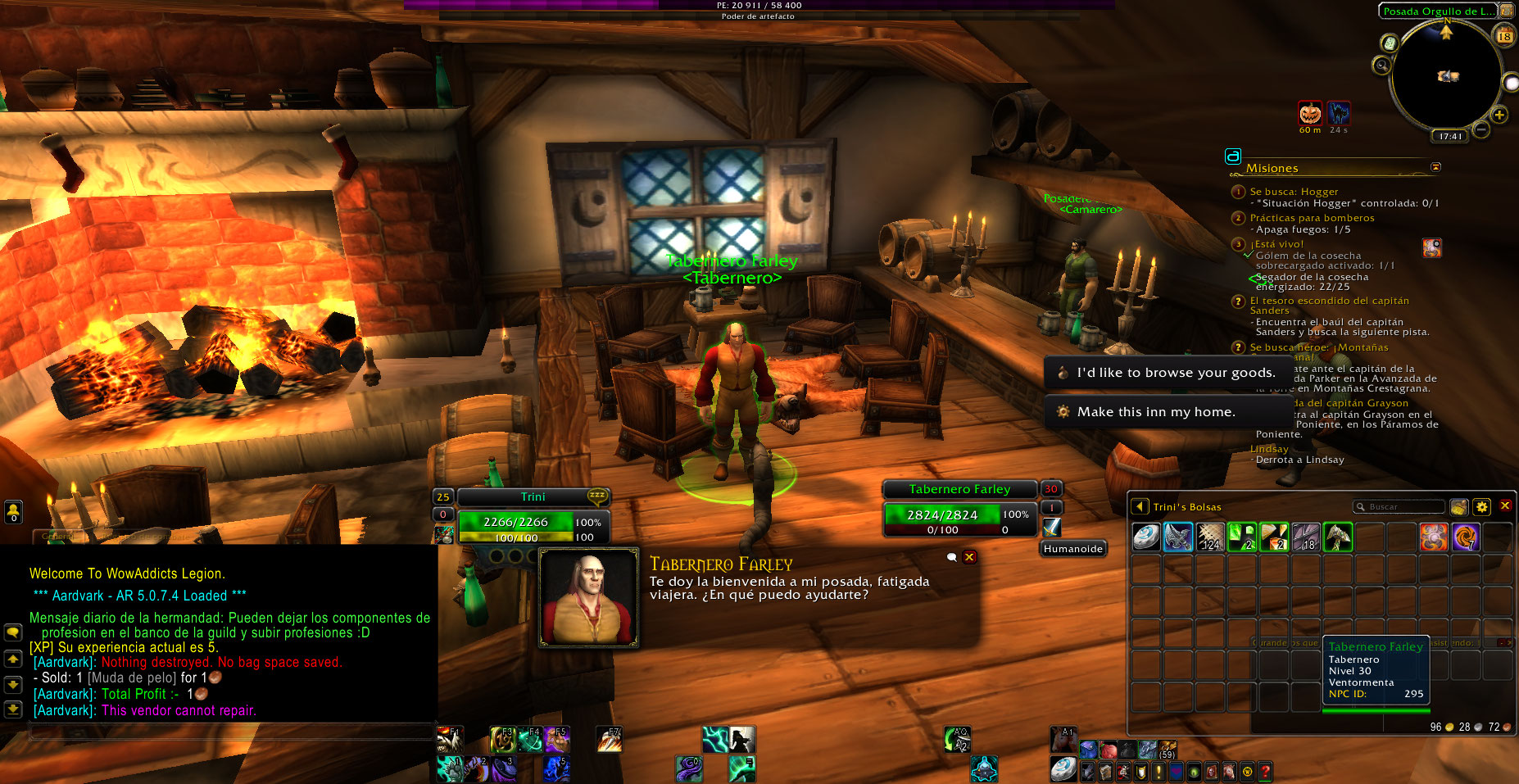Viewport: 1519px width, 784px height.
Task: Close Trini's Bolsas bag window
Action: pos(1505,506)
